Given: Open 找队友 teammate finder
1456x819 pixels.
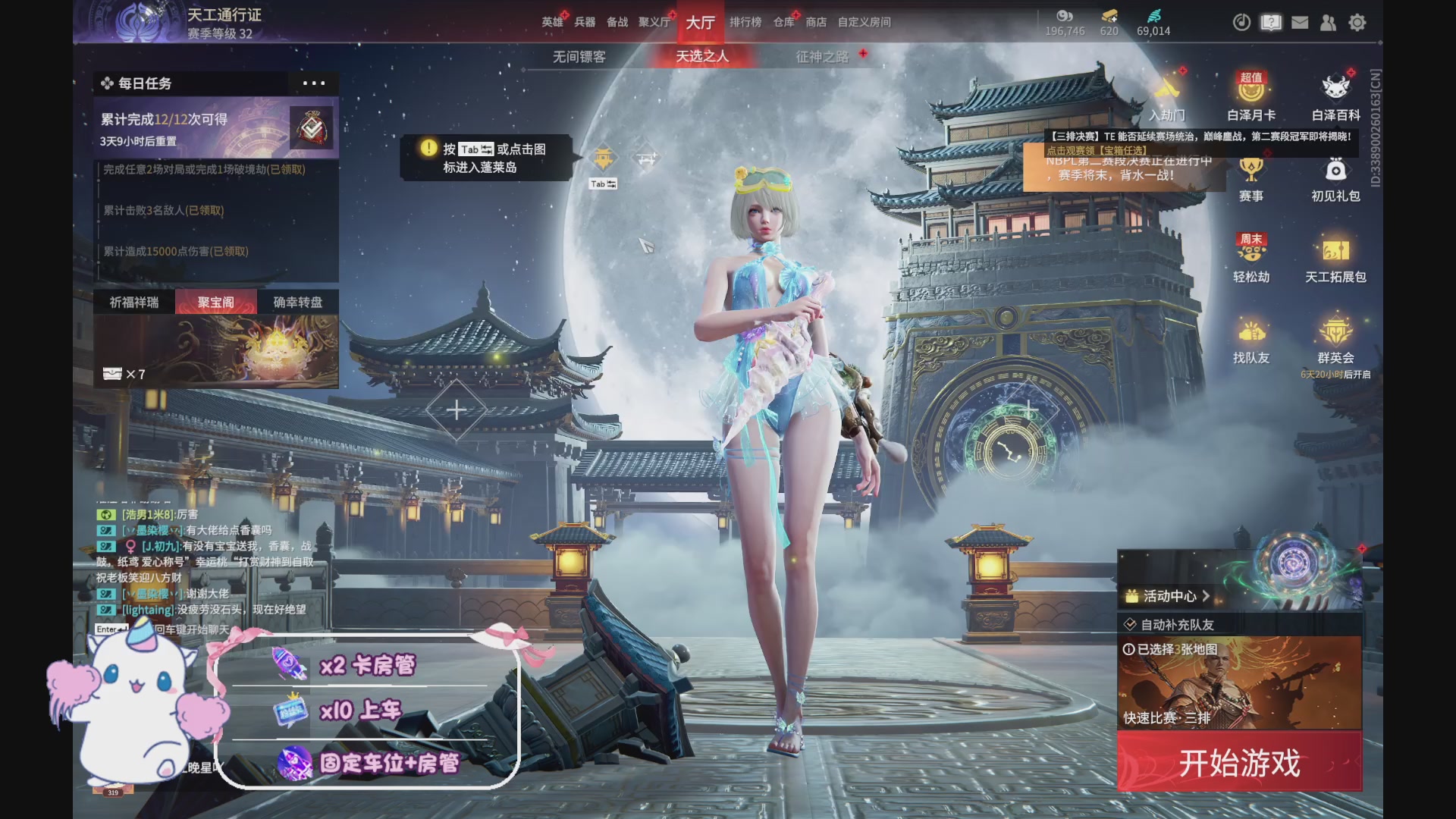Looking at the screenshot, I should click(1251, 341).
